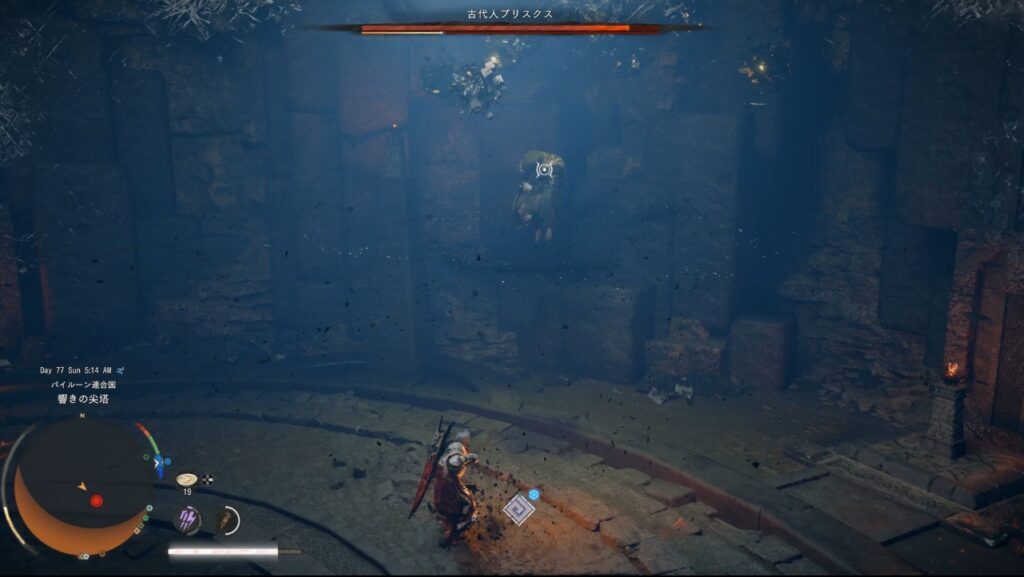The image size is (1024, 577).
Task: Click the circular minimap
Action: 82,486
